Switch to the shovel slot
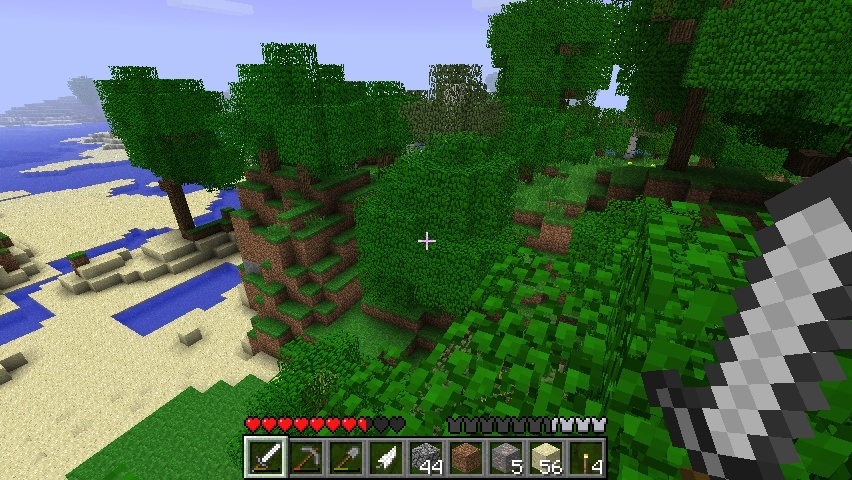 (x=345, y=458)
